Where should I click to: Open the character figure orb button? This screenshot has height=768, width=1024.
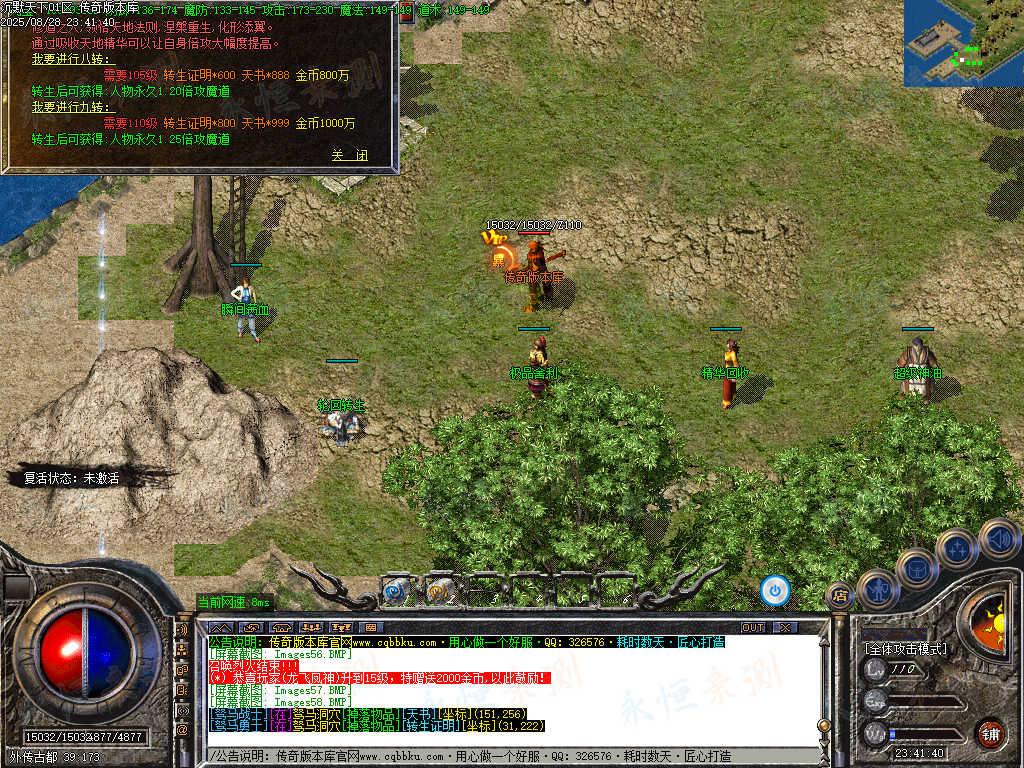tap(878, 589)
